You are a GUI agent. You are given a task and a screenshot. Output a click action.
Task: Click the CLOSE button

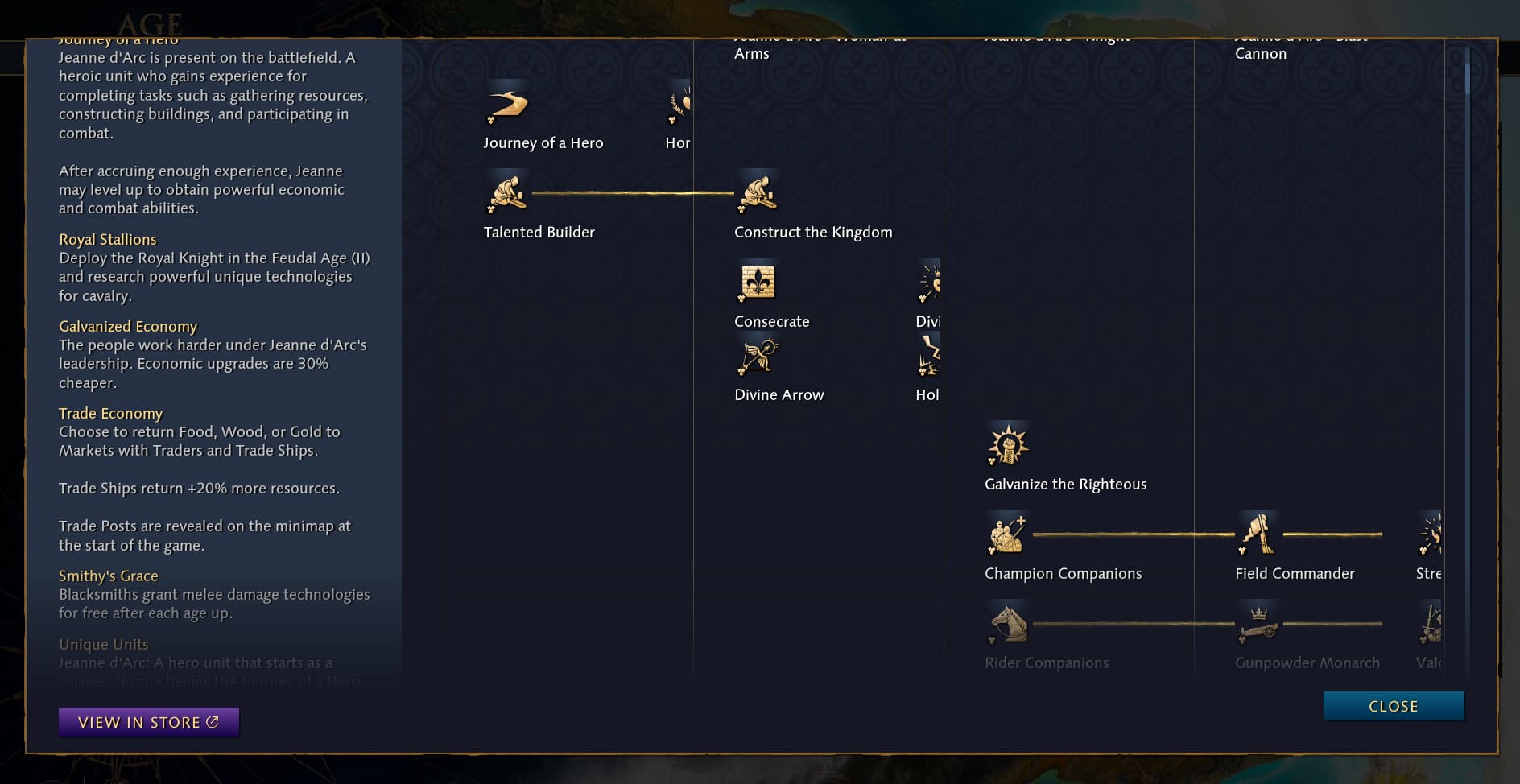pos(1393,706)
